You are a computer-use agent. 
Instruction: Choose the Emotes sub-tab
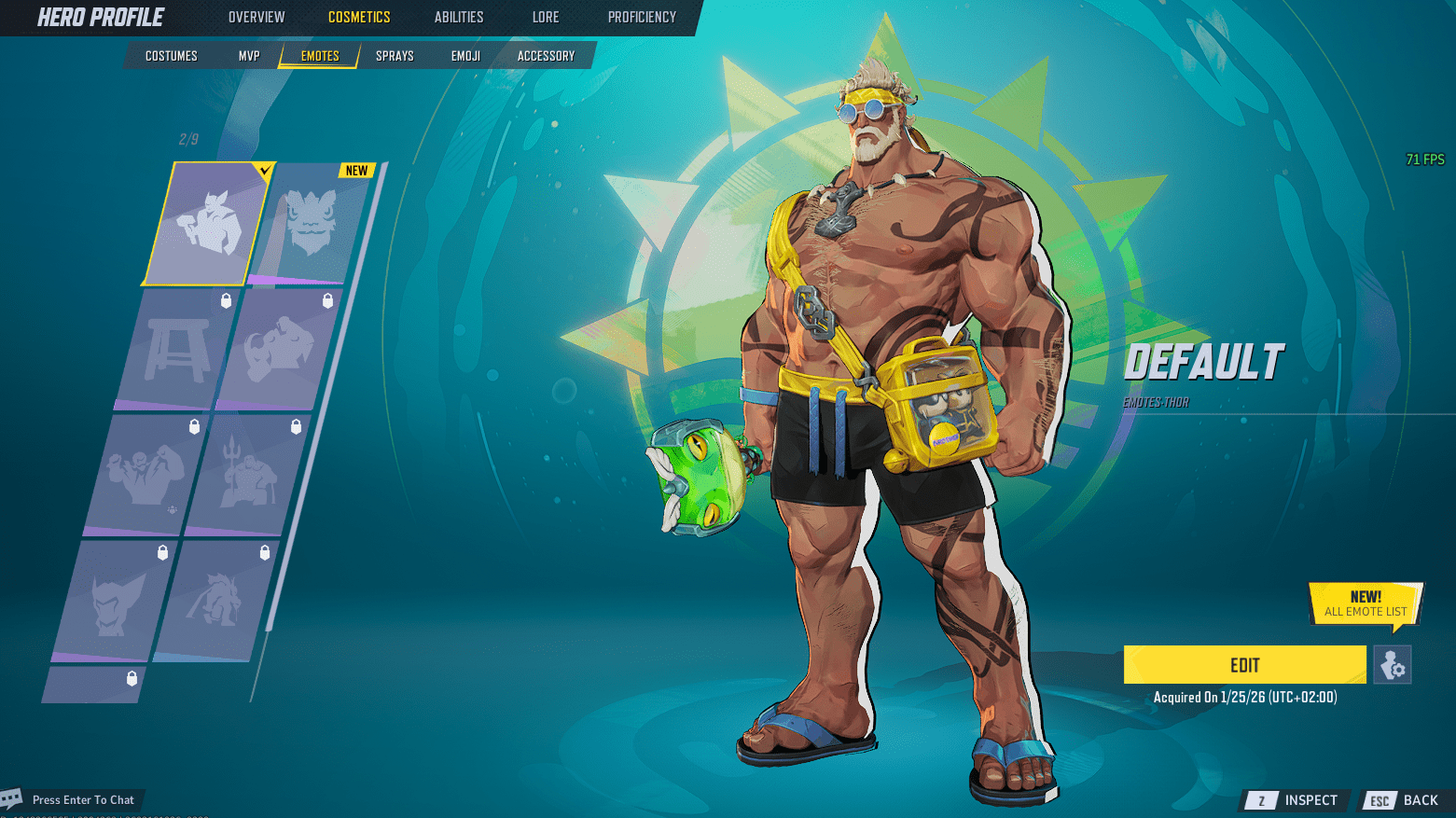coord(320,56)
